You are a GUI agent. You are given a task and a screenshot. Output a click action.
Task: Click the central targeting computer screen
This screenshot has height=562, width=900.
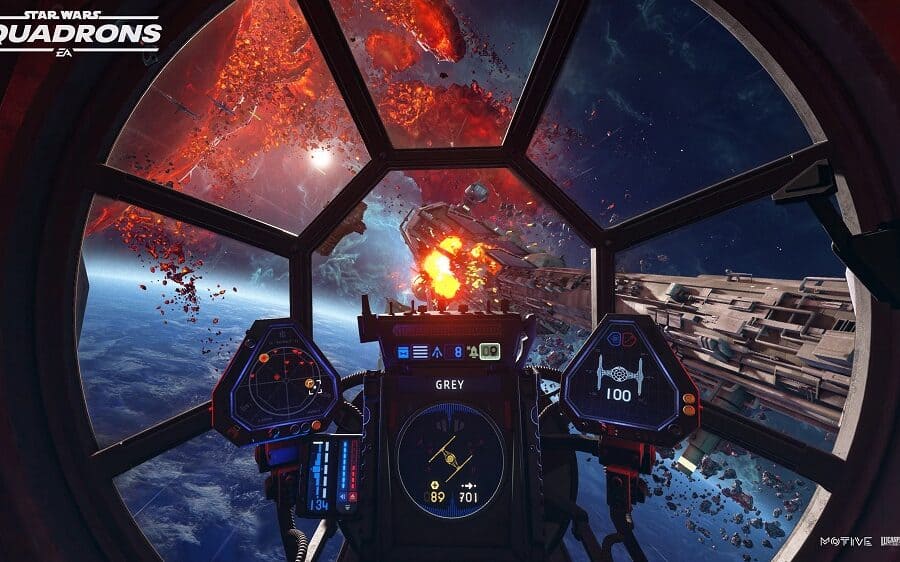click(x=450, y=455)
